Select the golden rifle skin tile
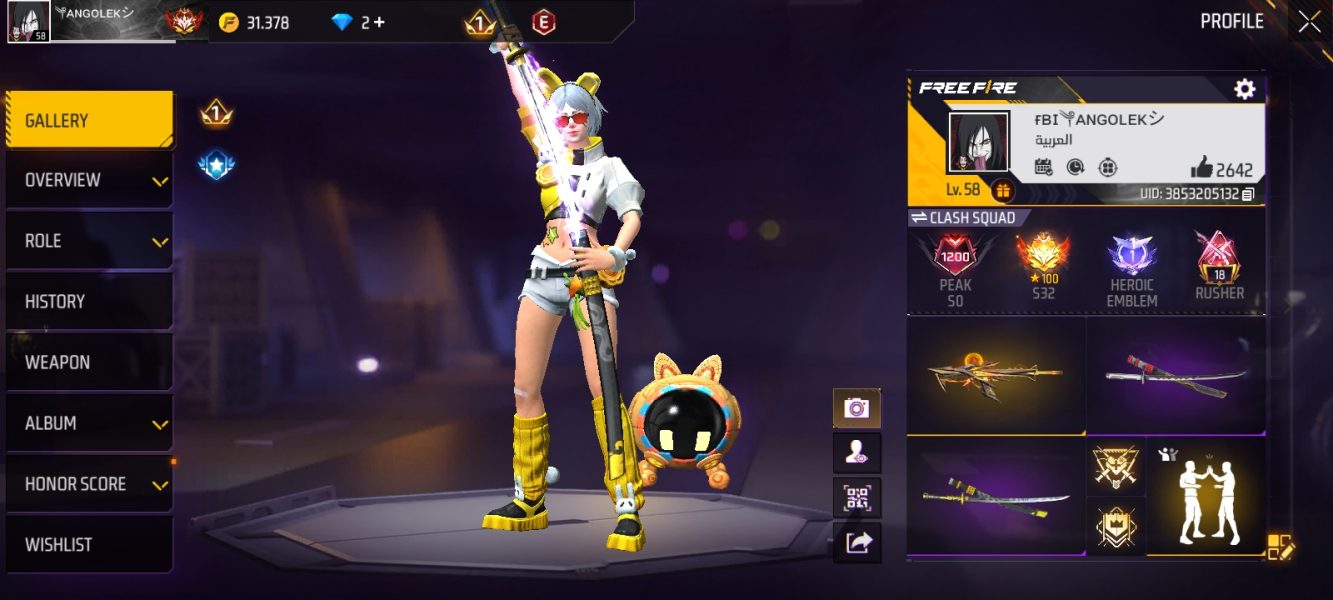Image resolution: width=1333 pixels, height=600 pixels. coord(995,375)
